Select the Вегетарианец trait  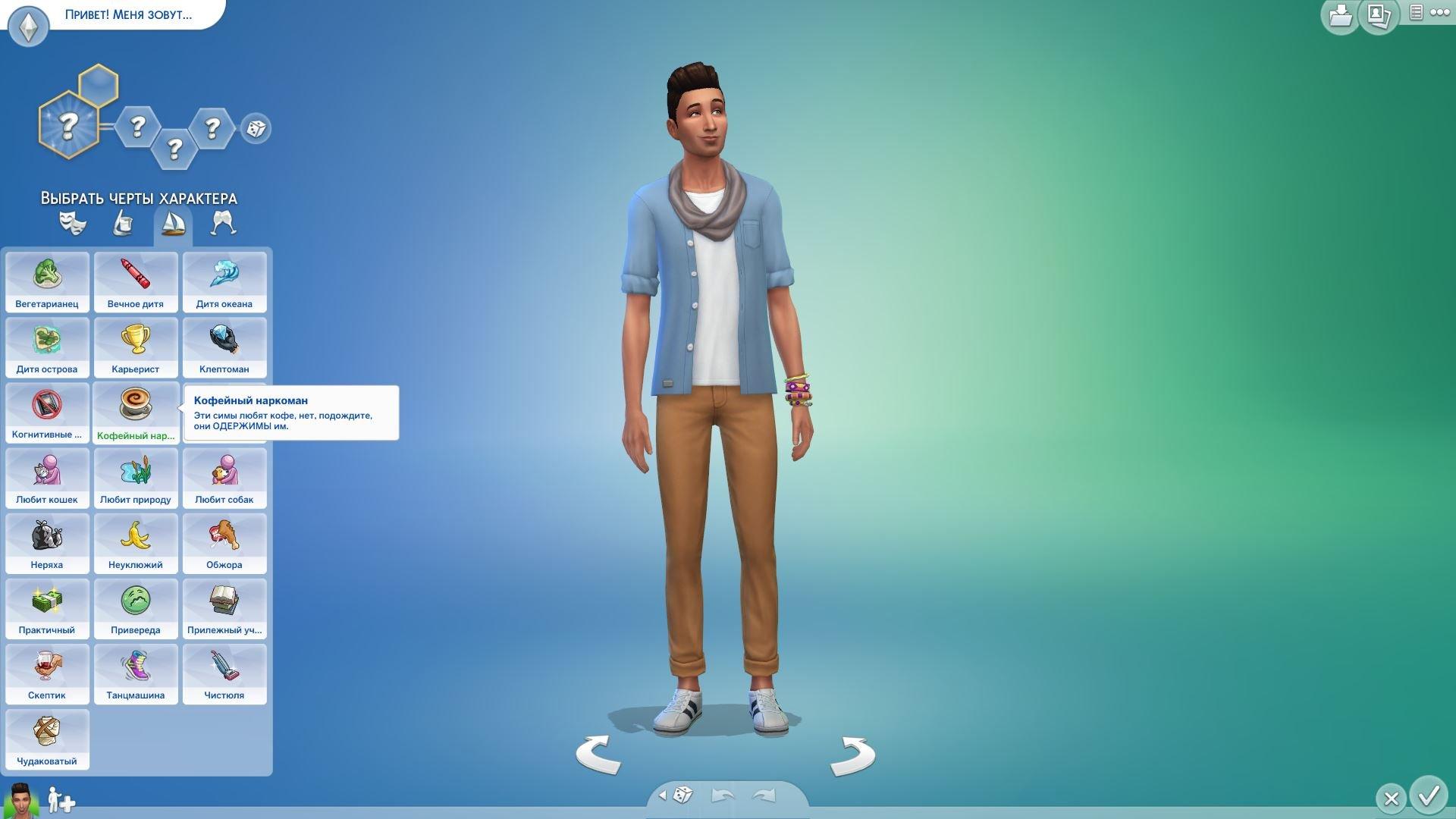[x=47, y=282]
